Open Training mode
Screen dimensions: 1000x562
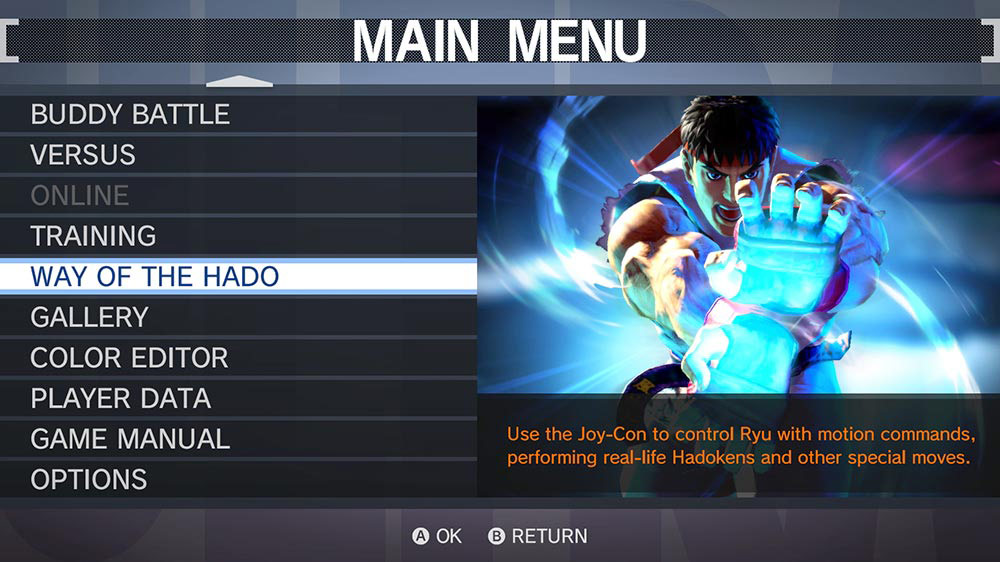(x=93, y=236)
